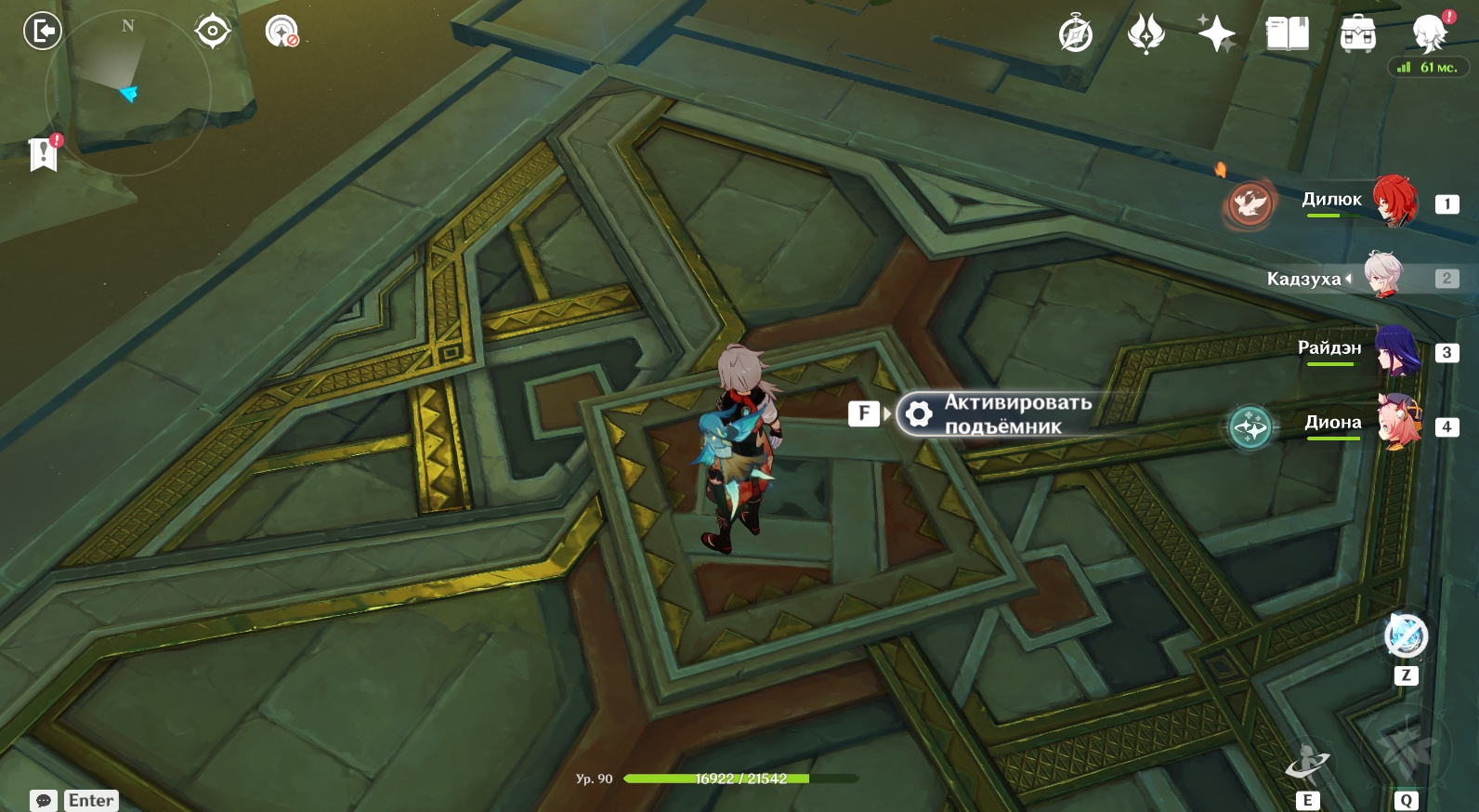Open the compass events icon

pyautogui.click(x=1076, y=34)
